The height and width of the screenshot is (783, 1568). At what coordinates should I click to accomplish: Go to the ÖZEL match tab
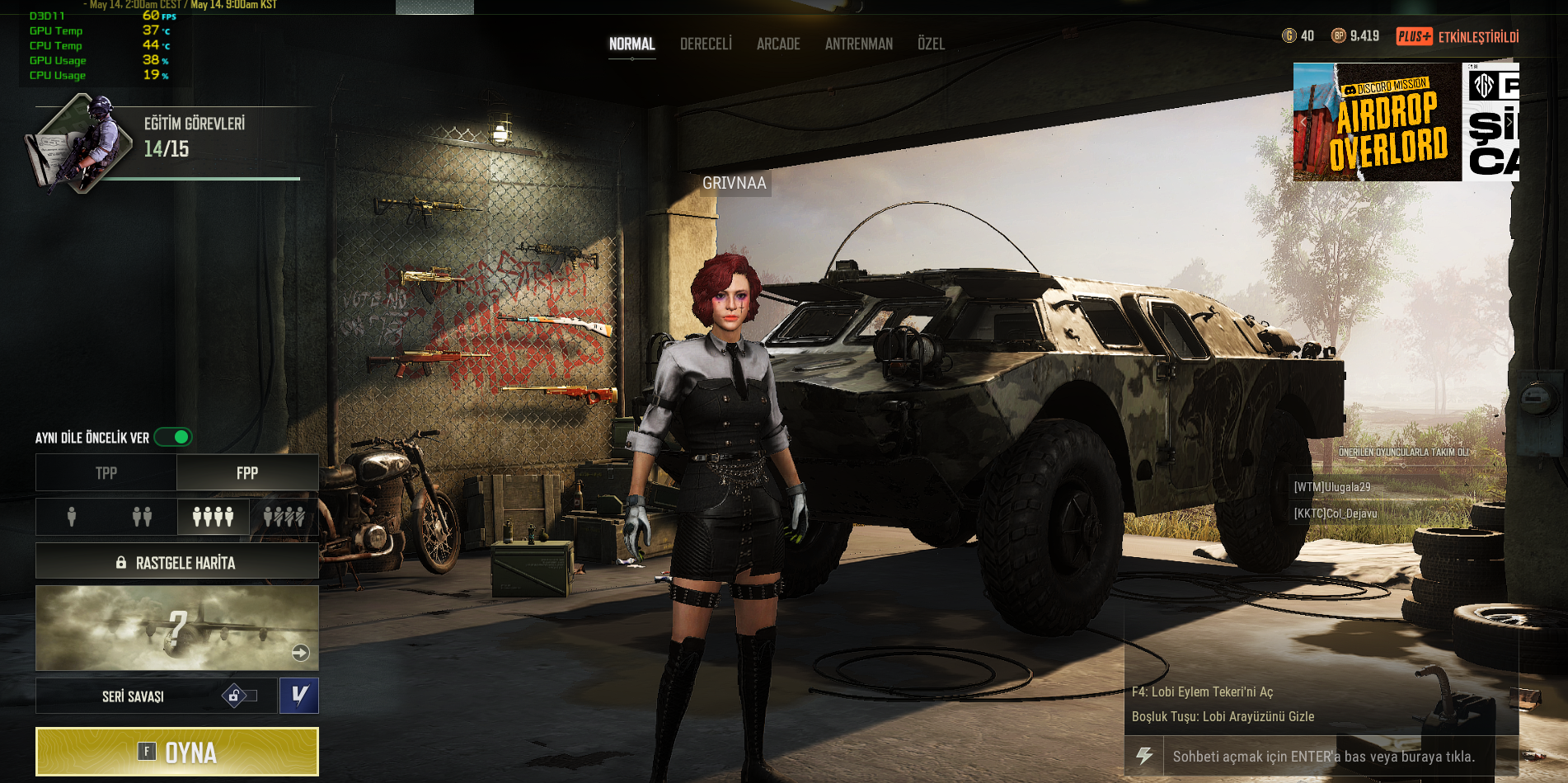(931, 44)
